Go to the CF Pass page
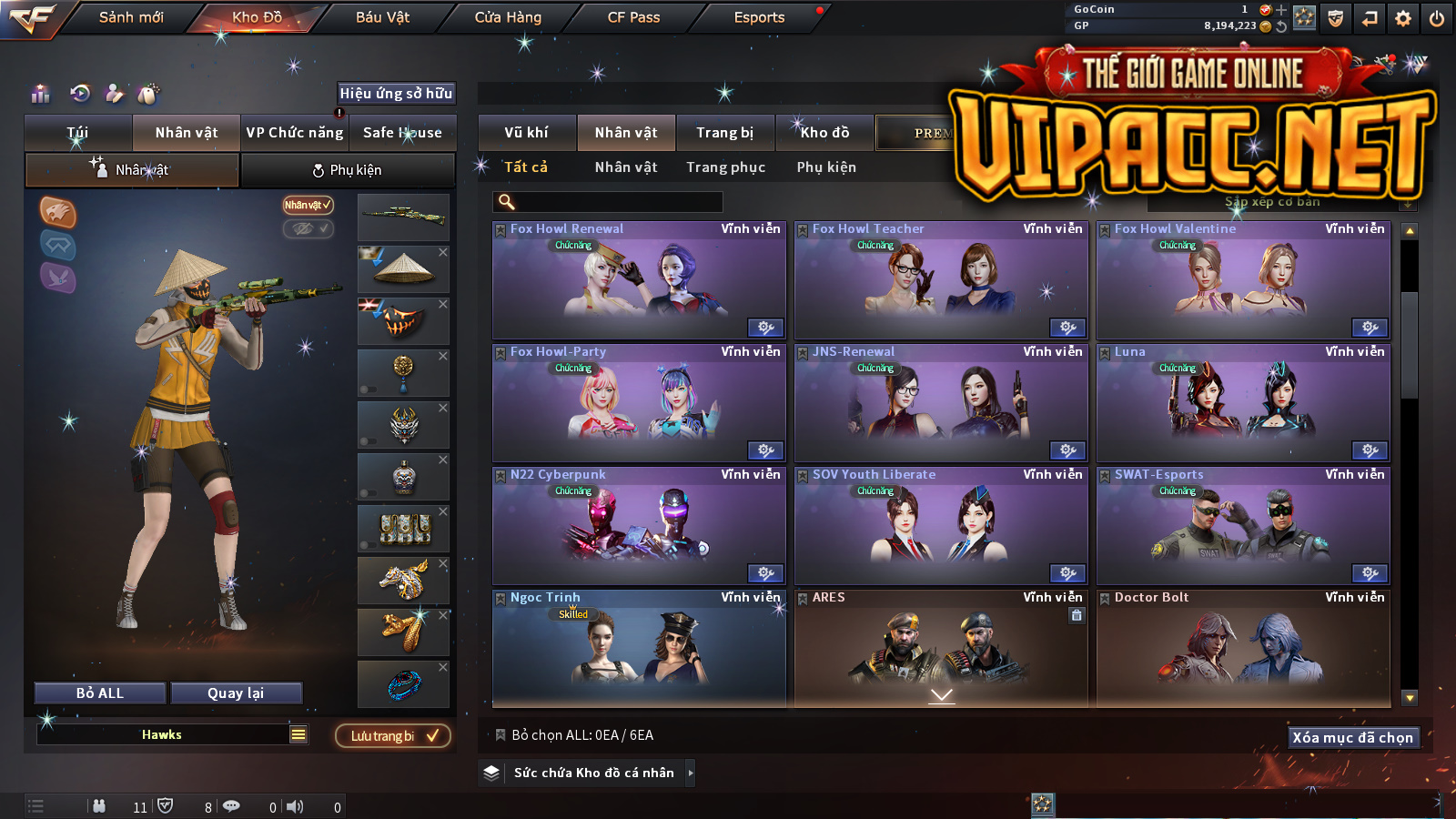Image resolution: width=1456 pixels, height=819 pixels. (x=633, y=17)
